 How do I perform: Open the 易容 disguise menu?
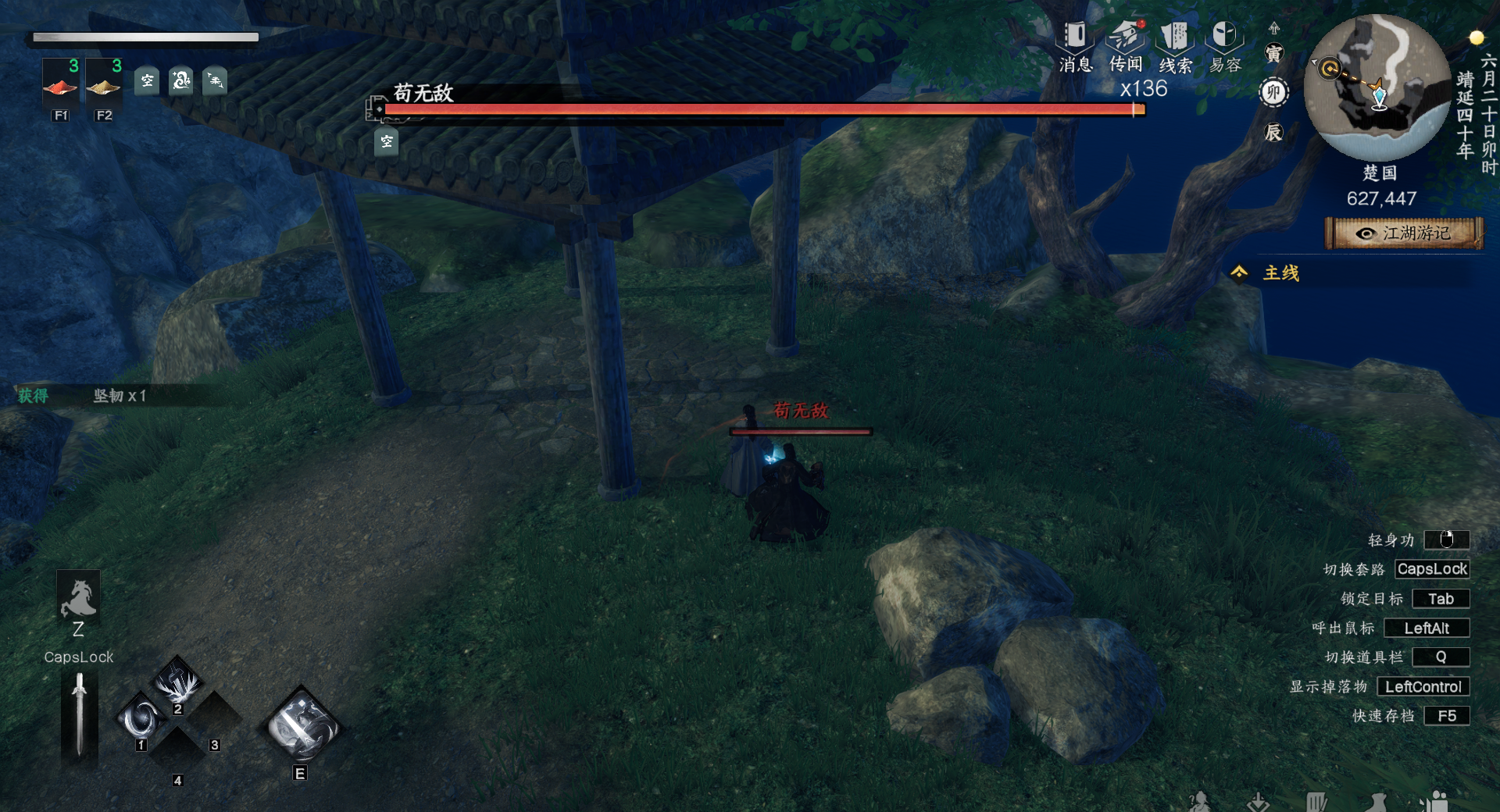(1224, 45)
